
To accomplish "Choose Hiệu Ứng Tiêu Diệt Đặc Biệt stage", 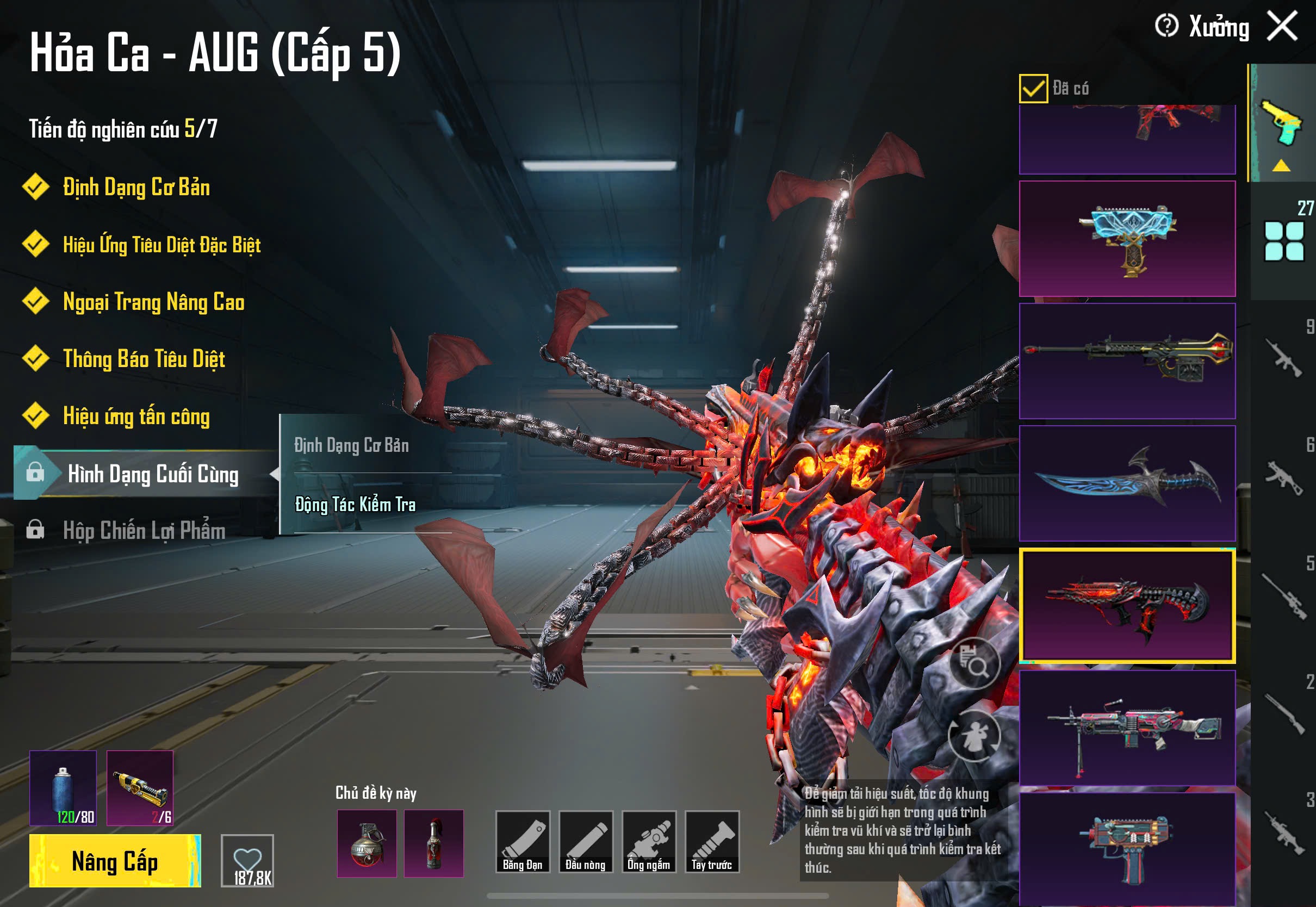I will pos(162,245).
